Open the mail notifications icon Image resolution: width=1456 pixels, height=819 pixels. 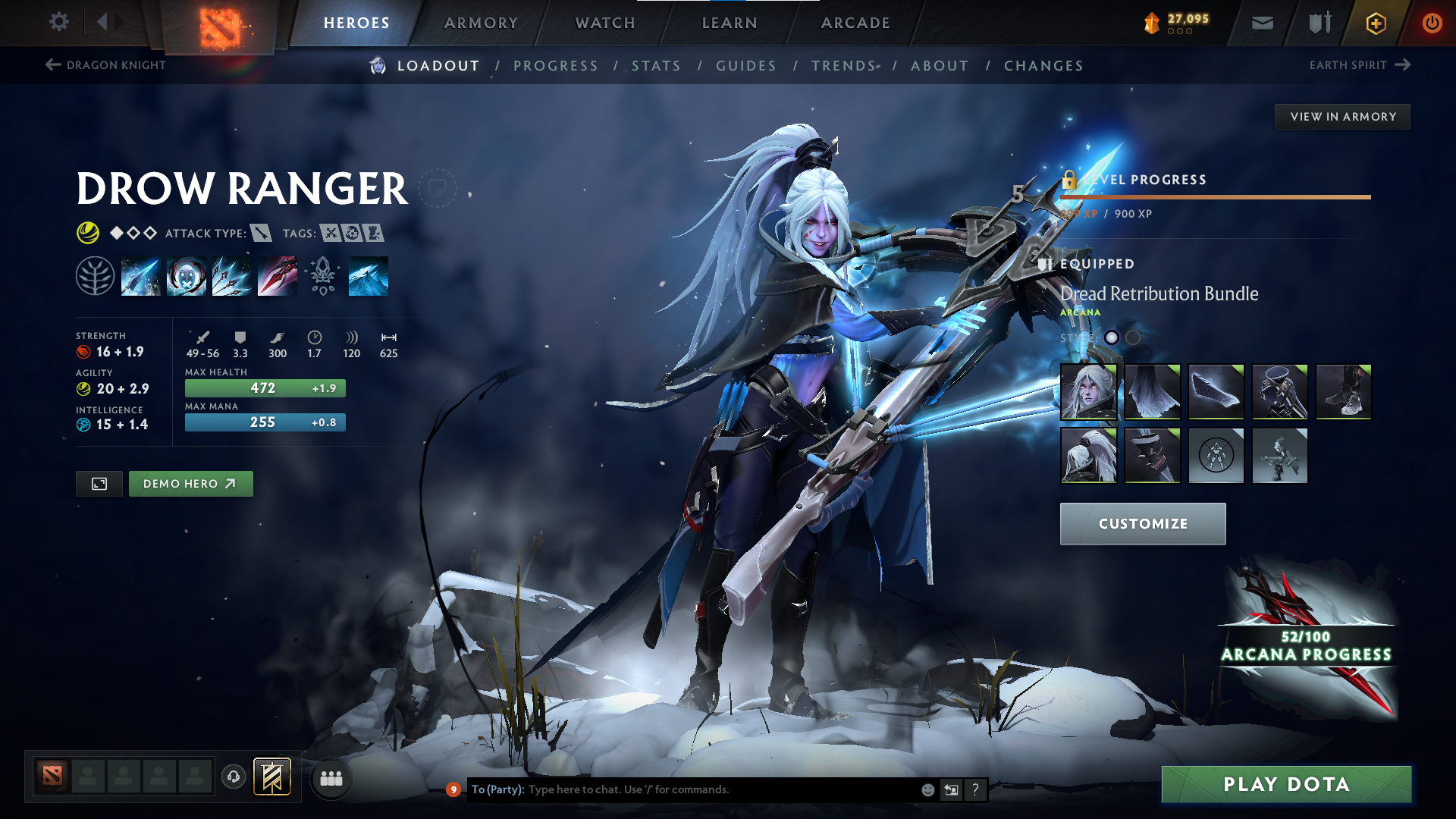1261,23
